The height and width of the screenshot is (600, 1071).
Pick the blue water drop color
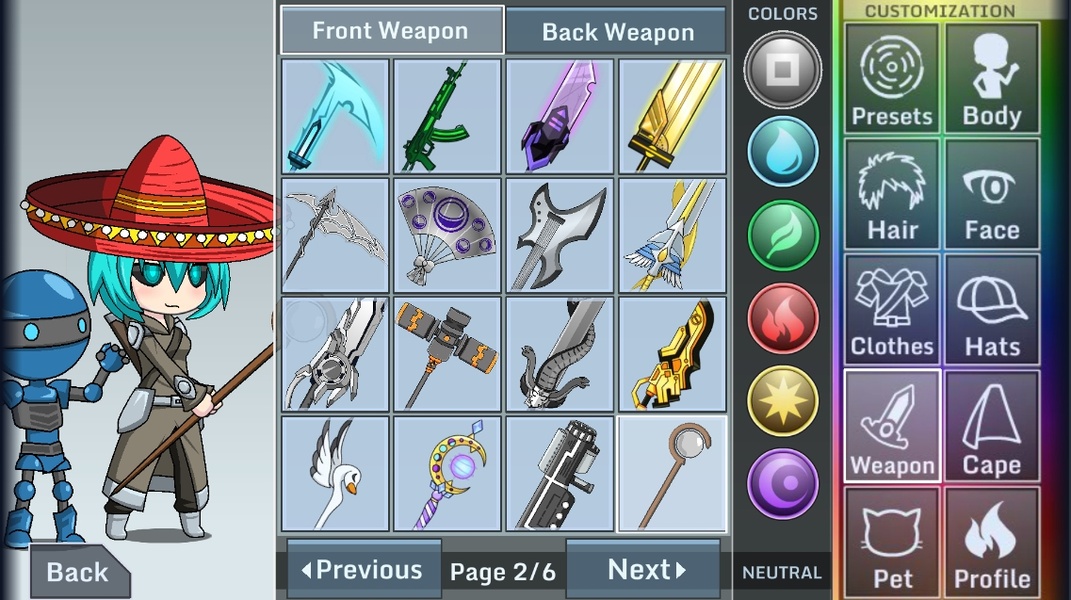click(x=782, y=152)
